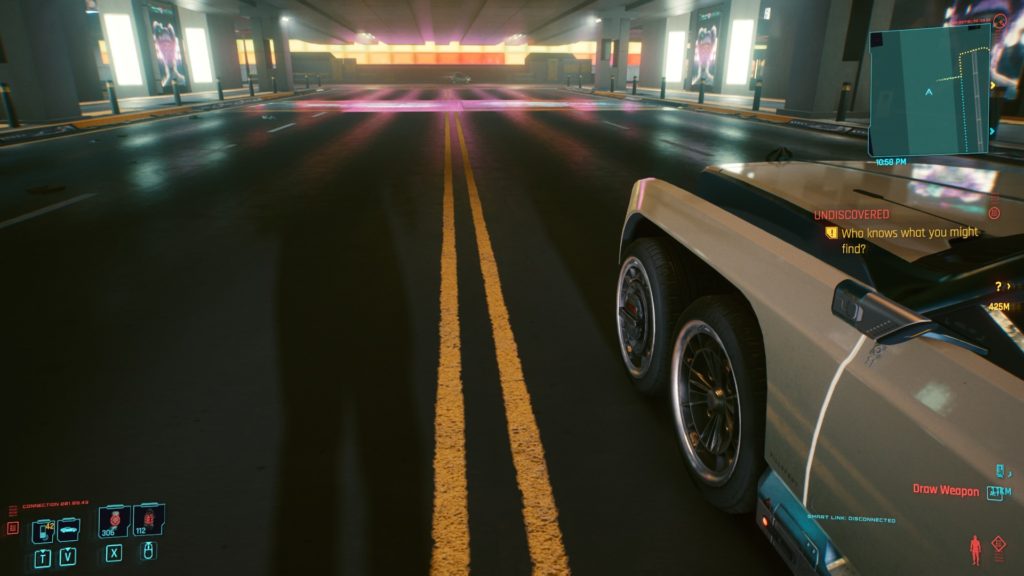Open the Undiscovered quest tracker entry
Viewport: 1024px width, 576px height.
pyautogui.click(x=851, y=214)
